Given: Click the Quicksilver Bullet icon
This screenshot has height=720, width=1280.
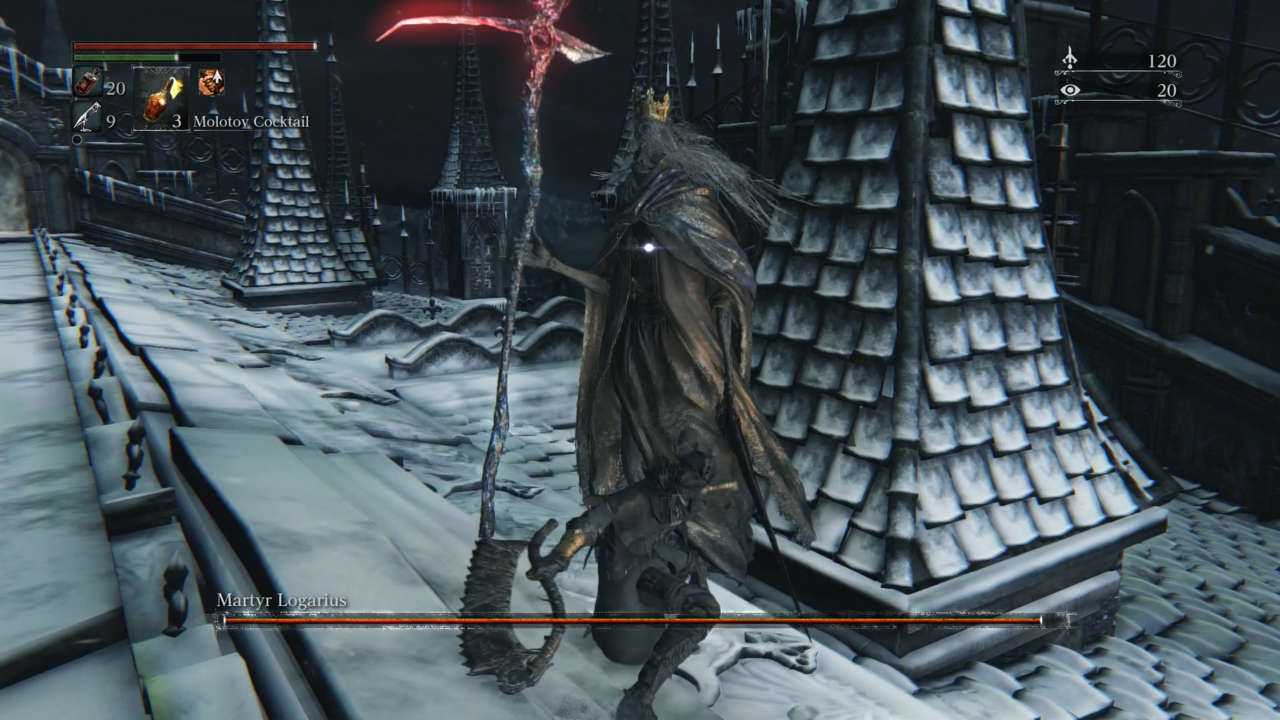Looking at the screenshot, I should (87, 118).
